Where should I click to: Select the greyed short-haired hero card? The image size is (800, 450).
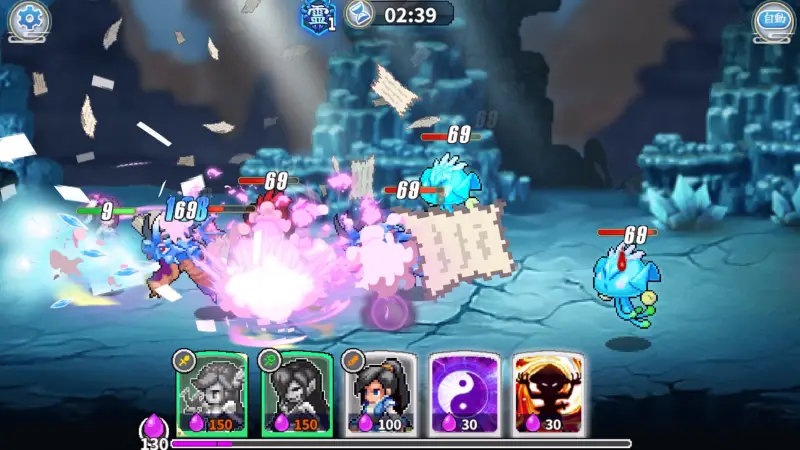pyautogui.click(x=211, y=394)
